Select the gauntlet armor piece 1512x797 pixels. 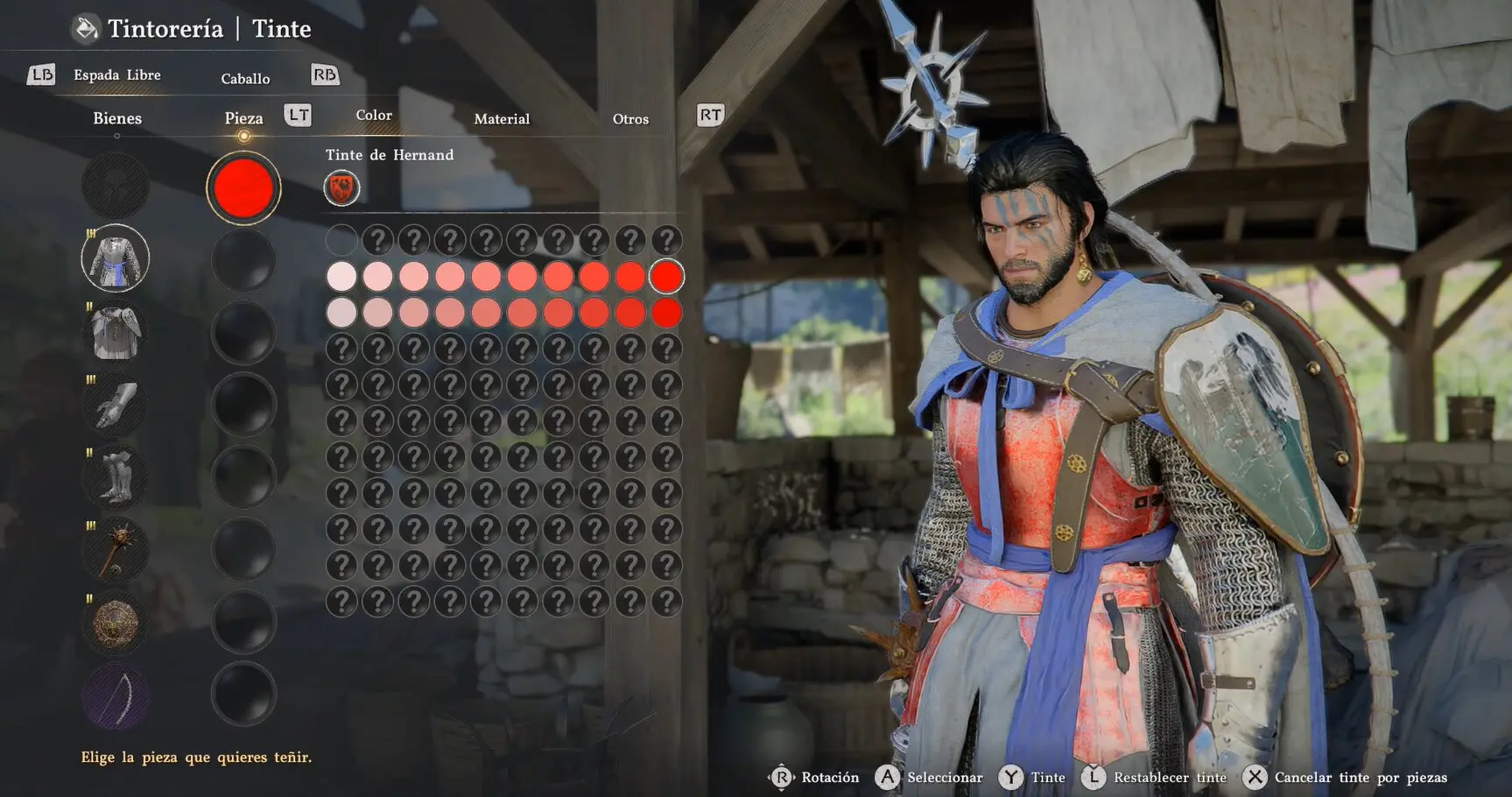116,406
